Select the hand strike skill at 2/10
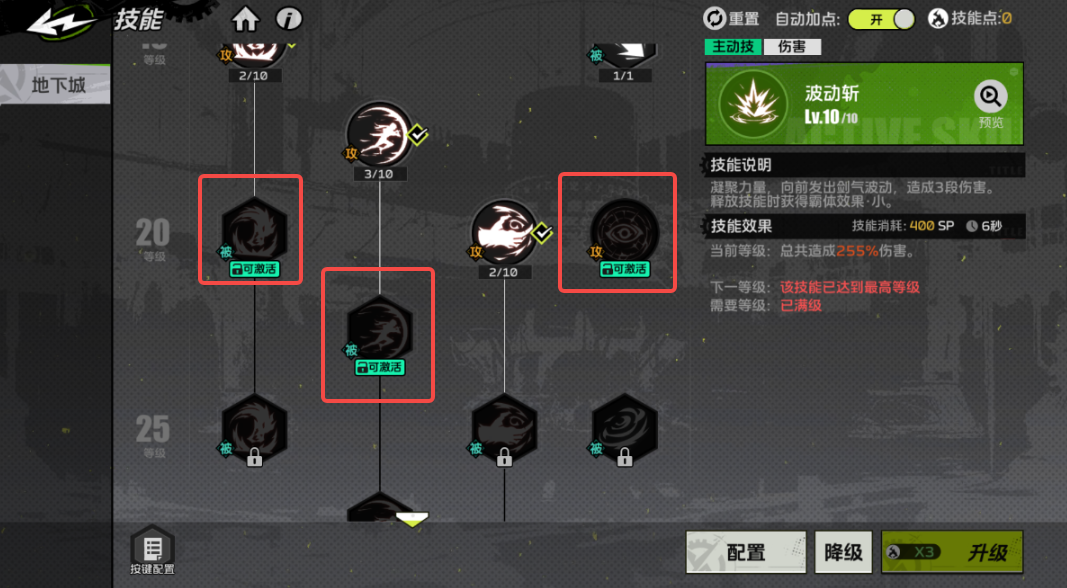 504,232
